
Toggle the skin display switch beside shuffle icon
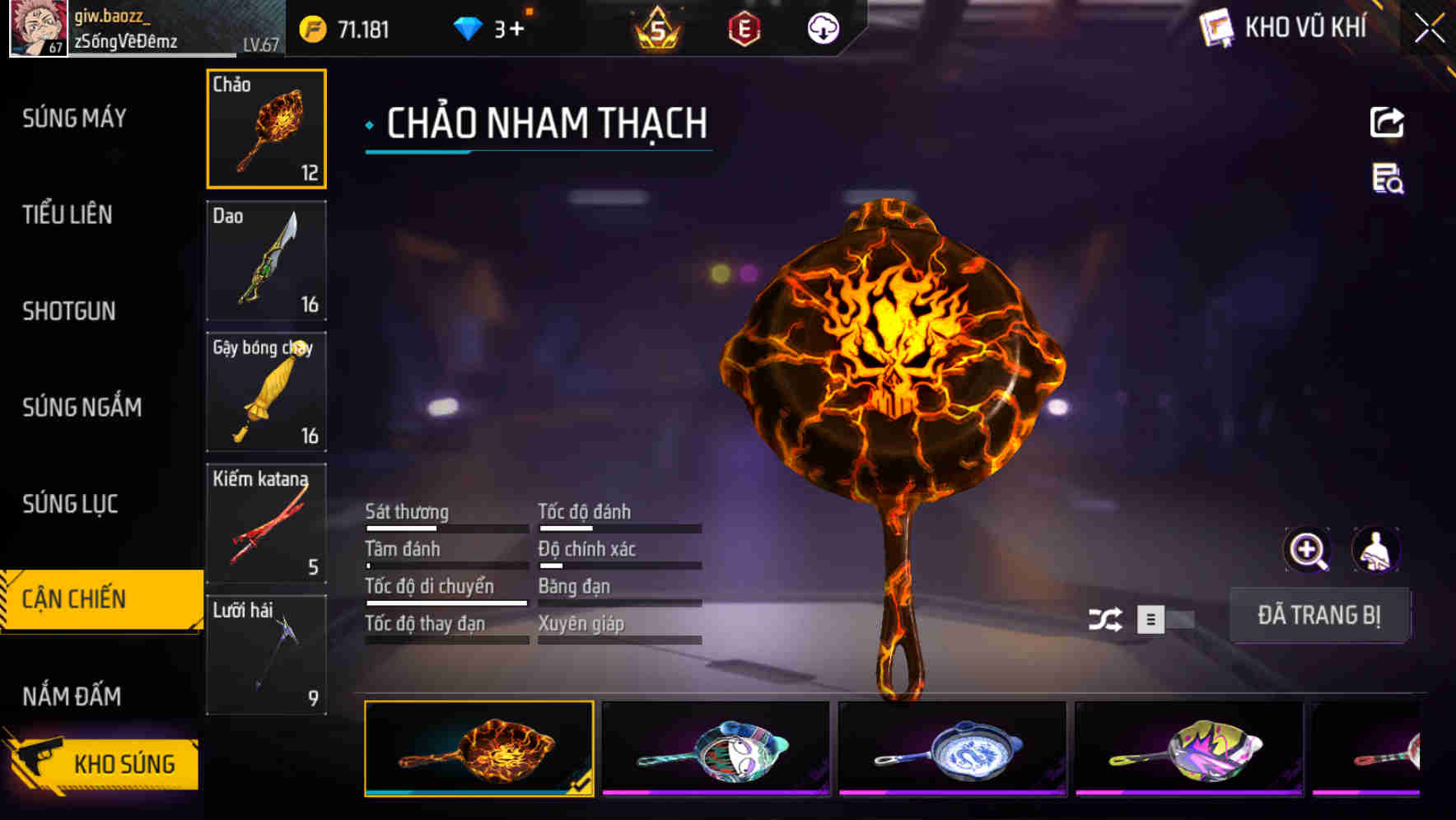pyautogui.click(x=1165, y=620)
